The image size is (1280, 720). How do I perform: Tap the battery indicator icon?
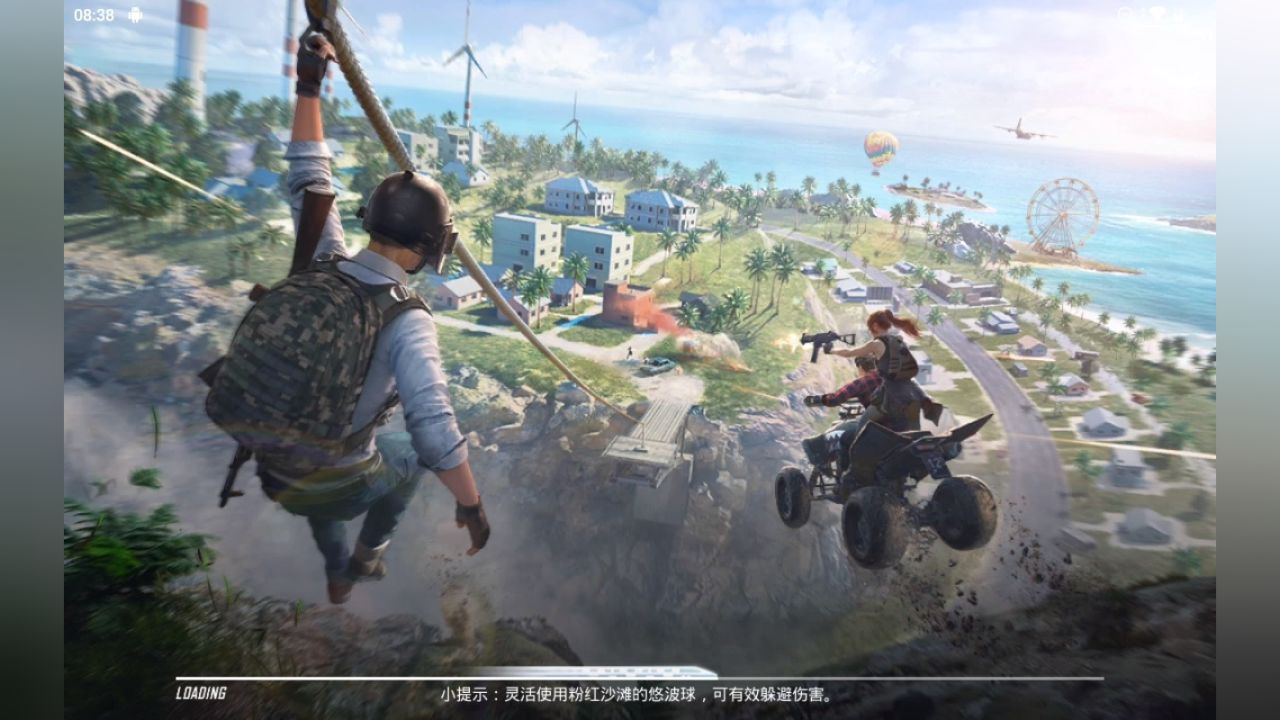pos(1180,12)
